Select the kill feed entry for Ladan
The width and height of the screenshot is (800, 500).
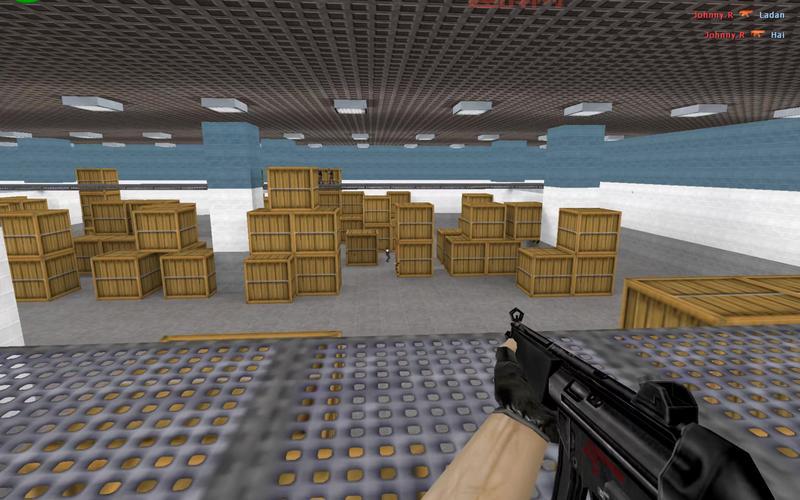pyautogui.click(x=739, y=15)
